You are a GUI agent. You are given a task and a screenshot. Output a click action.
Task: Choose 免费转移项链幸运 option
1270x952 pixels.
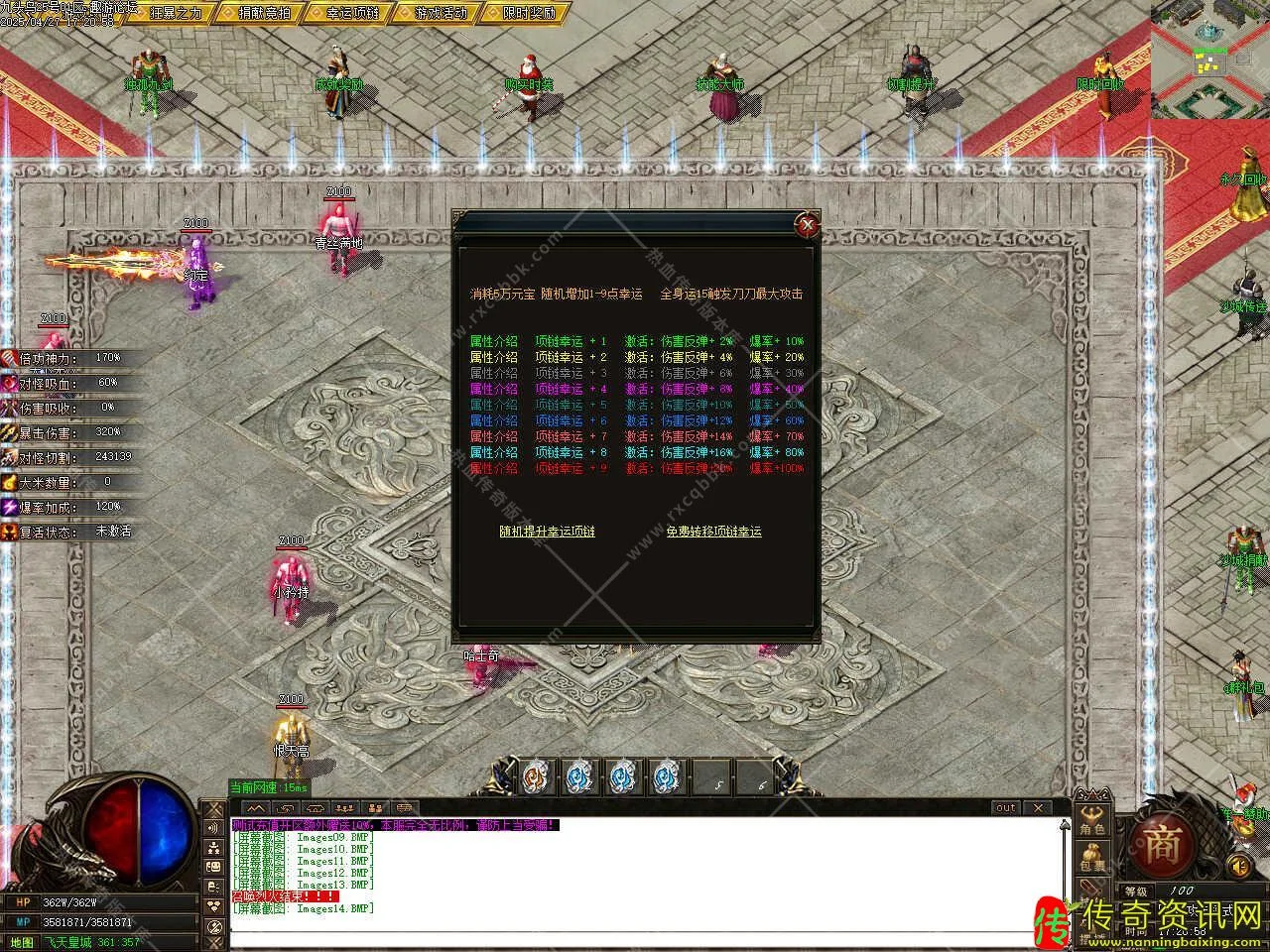tap(713, 532)
